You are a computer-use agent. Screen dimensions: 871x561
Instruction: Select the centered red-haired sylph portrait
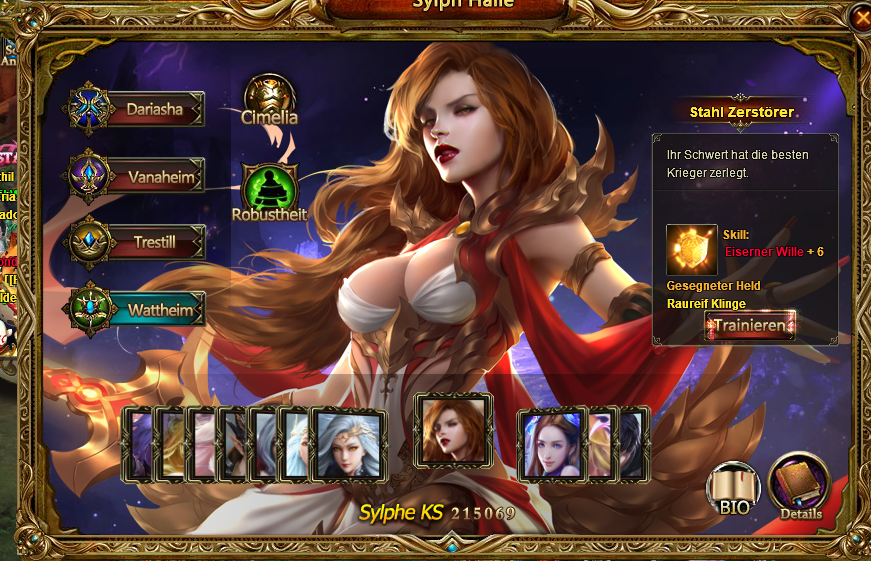(453, 430)
